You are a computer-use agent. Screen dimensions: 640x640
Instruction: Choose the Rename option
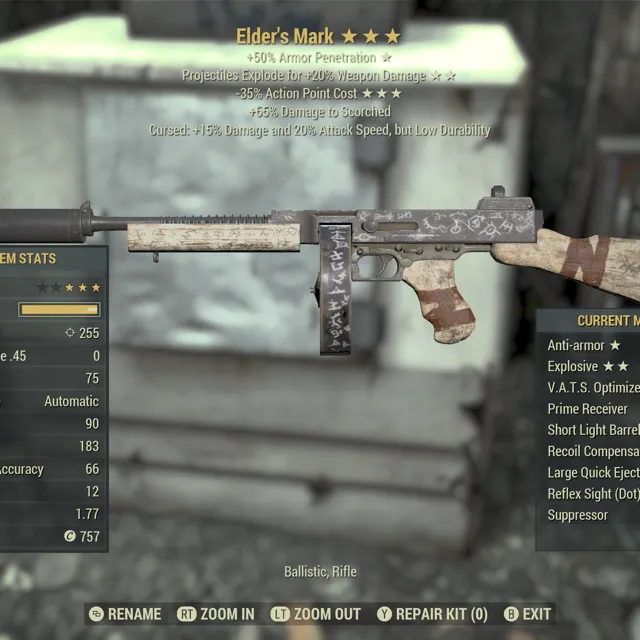coord(125,614)
